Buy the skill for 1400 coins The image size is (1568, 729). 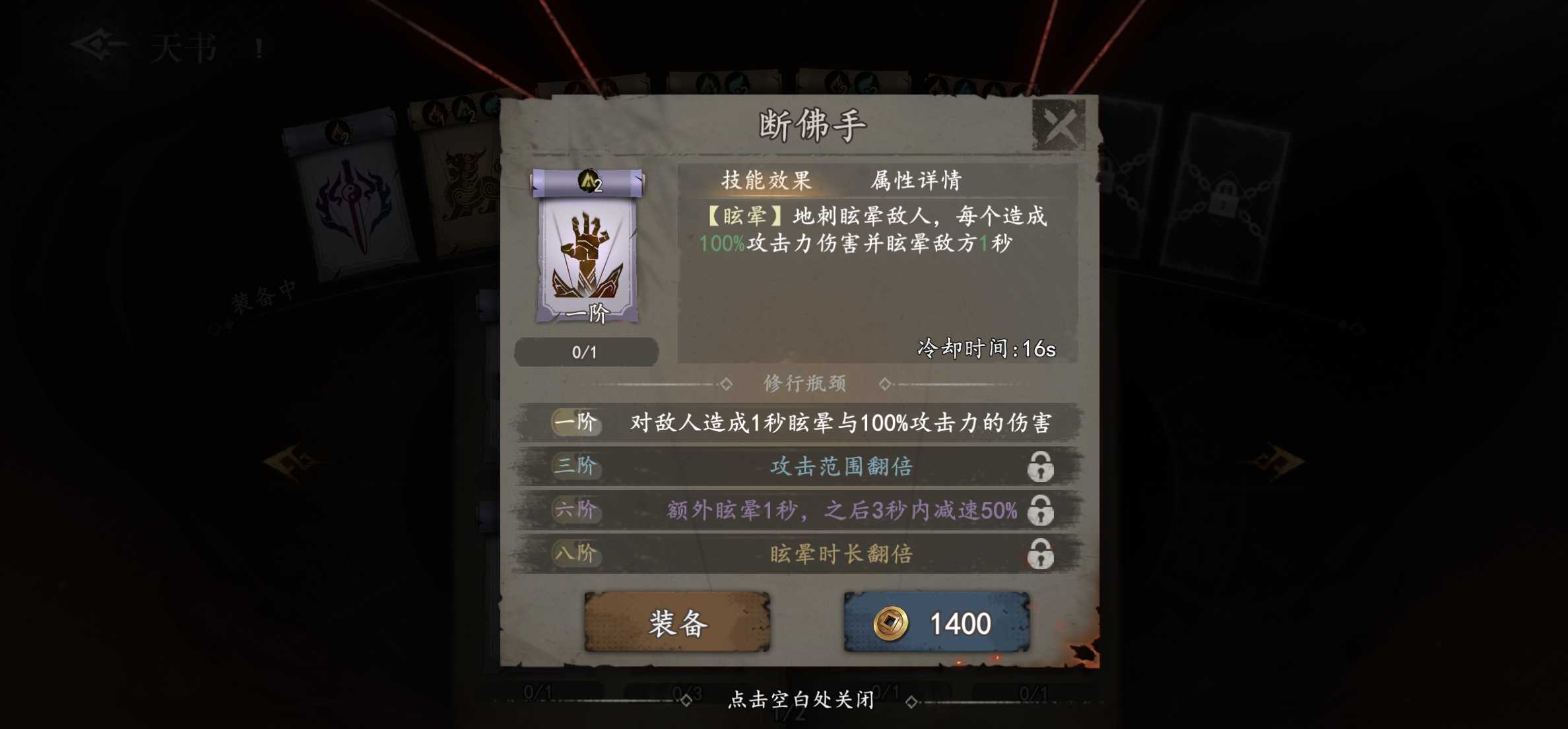[936, 623]
